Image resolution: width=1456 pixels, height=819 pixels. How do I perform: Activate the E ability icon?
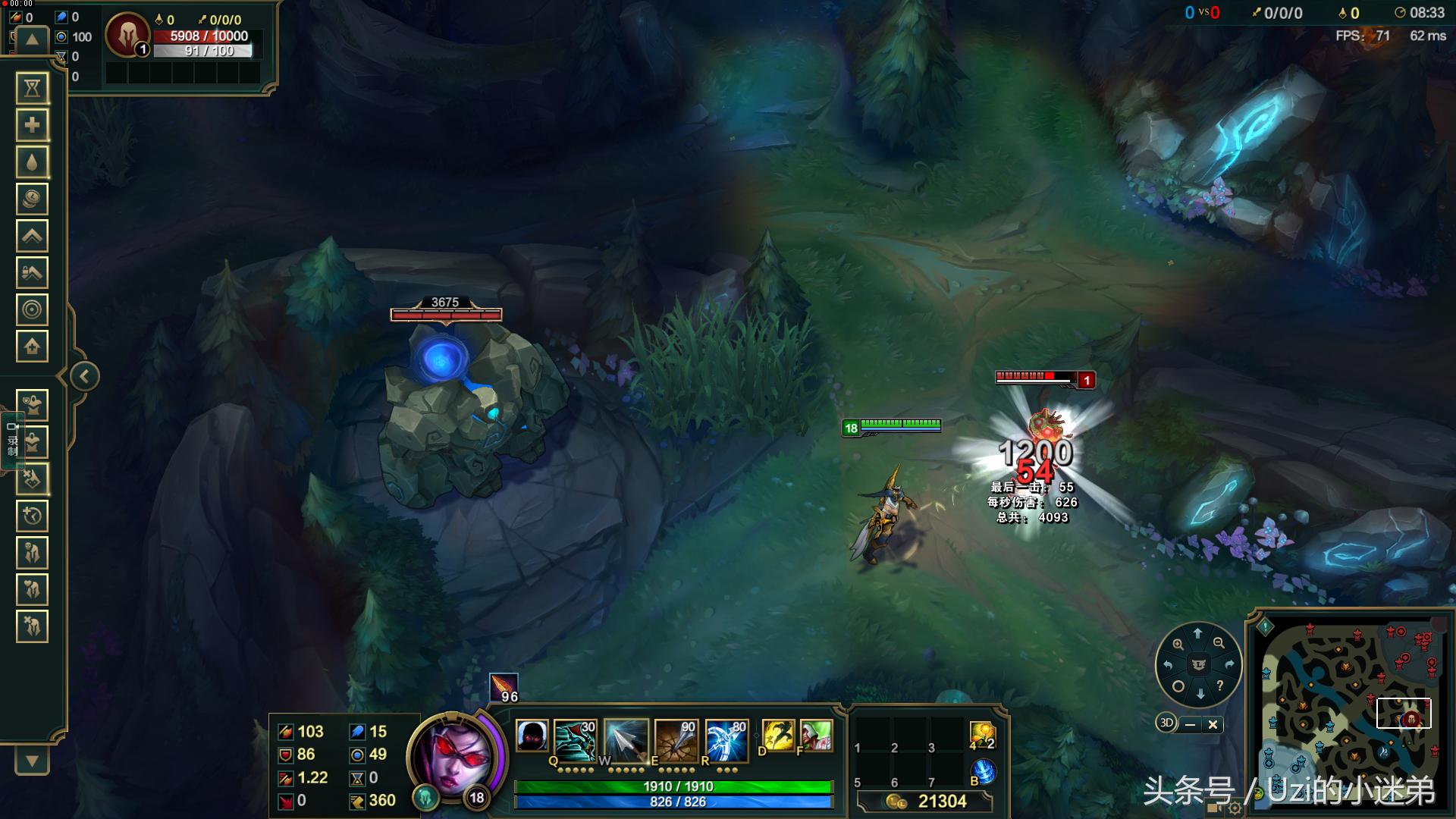click(676, 739)
